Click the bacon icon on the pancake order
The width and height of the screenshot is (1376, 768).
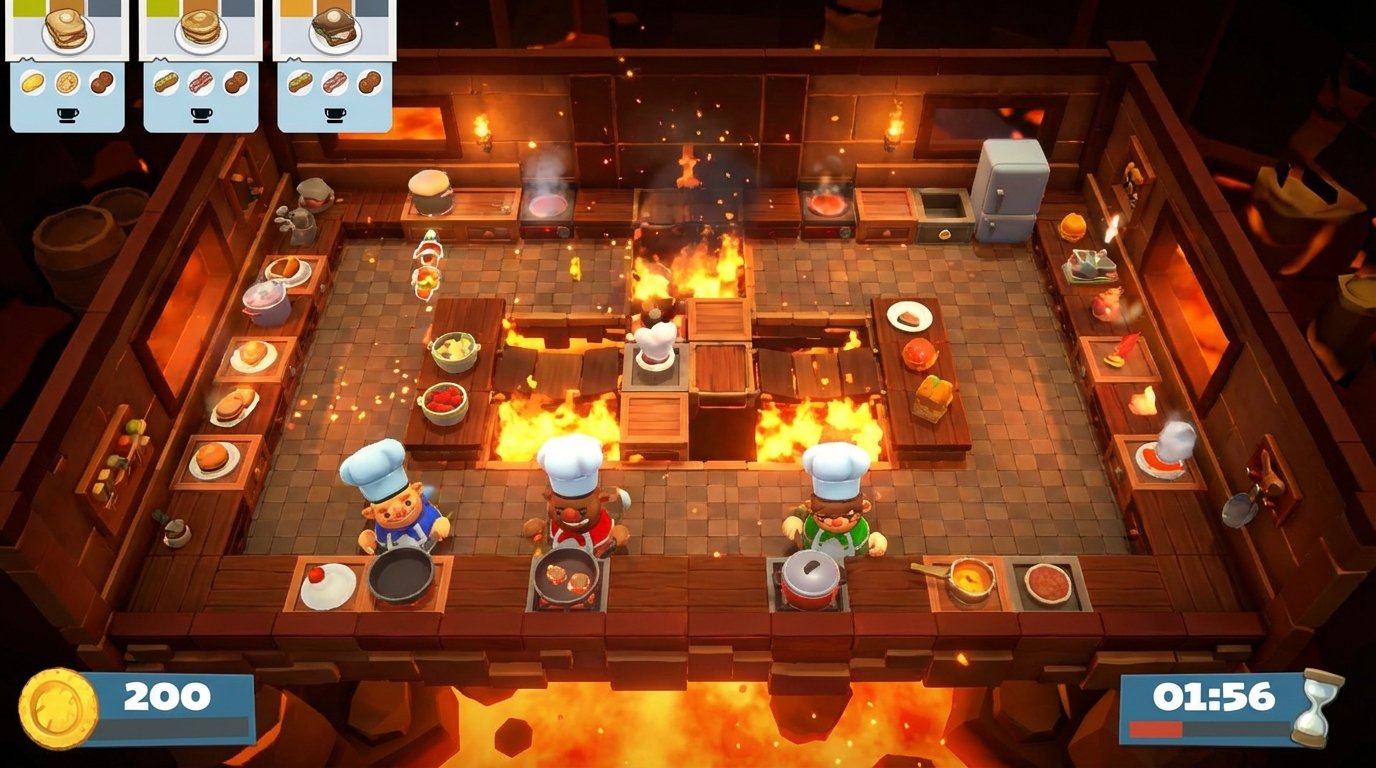199,82
